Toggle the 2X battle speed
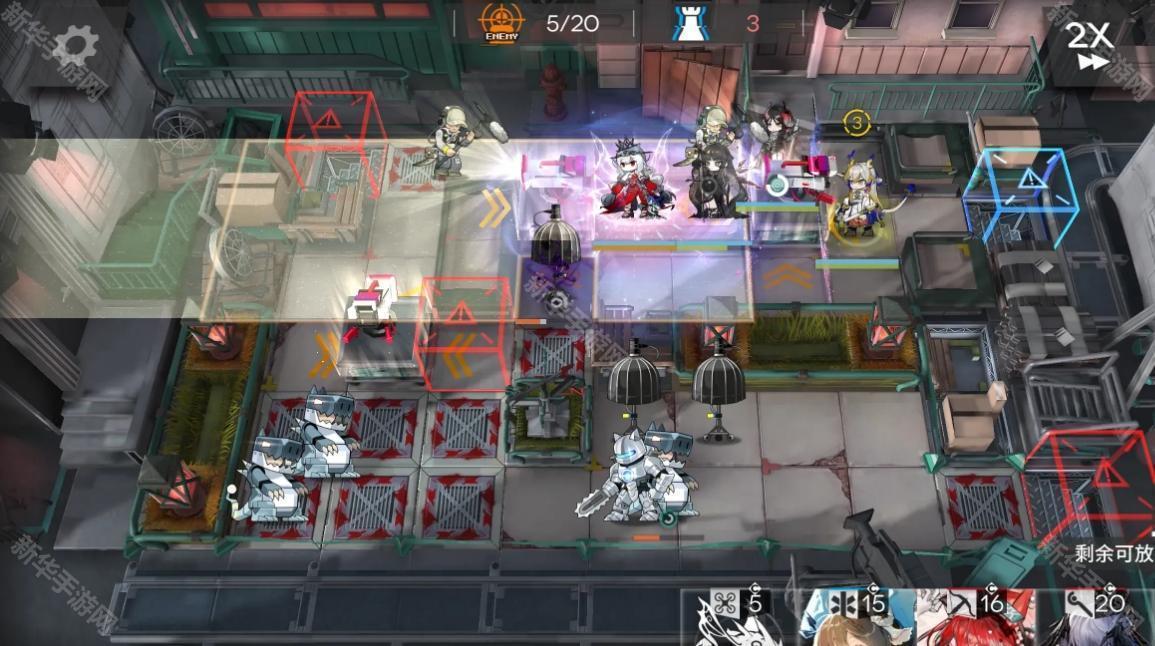The image size is (1155, 646). click(x=1089, y=45)
